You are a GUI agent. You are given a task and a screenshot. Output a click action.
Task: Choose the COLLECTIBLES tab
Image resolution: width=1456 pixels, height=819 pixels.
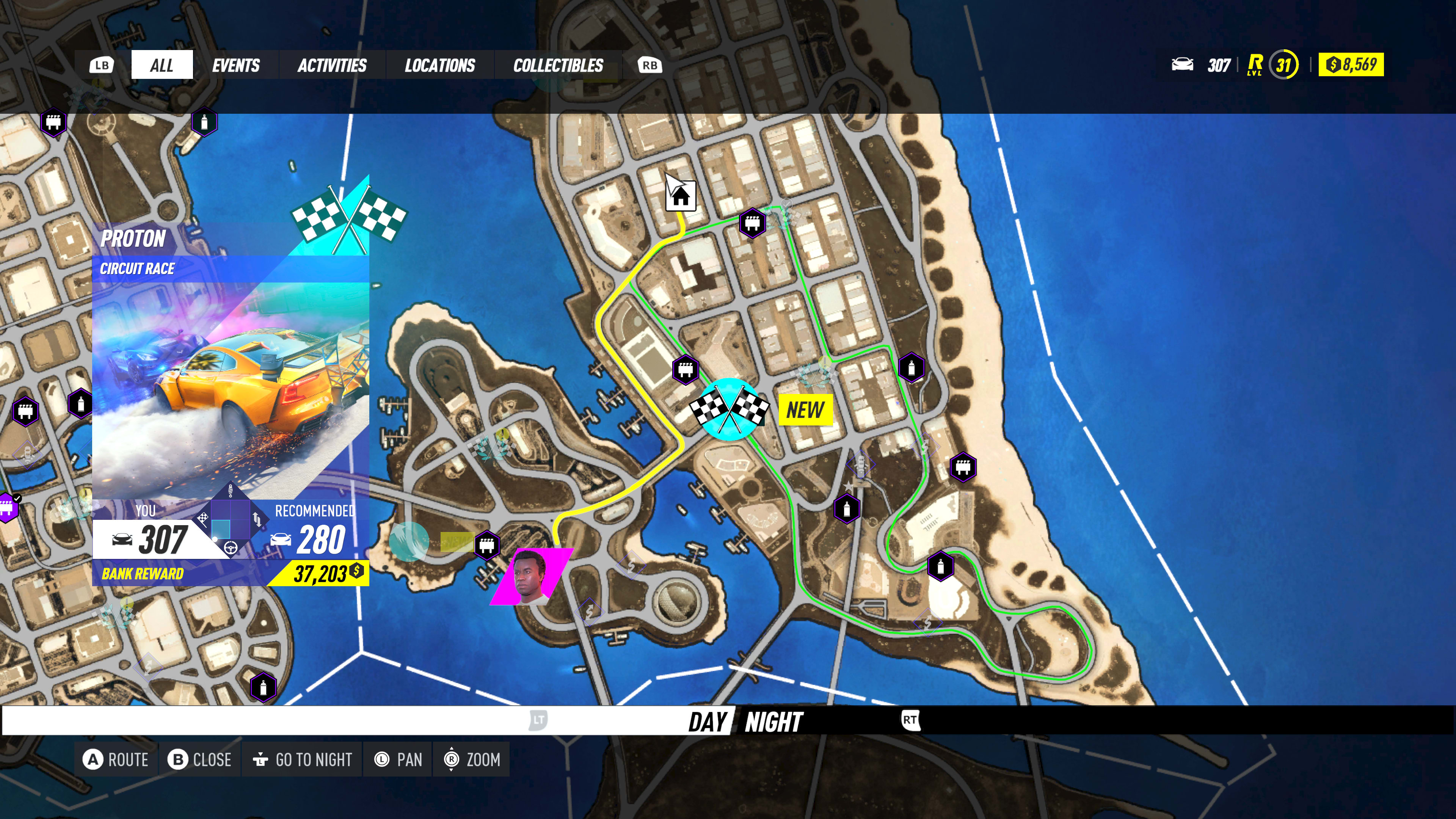coord(558,65)
